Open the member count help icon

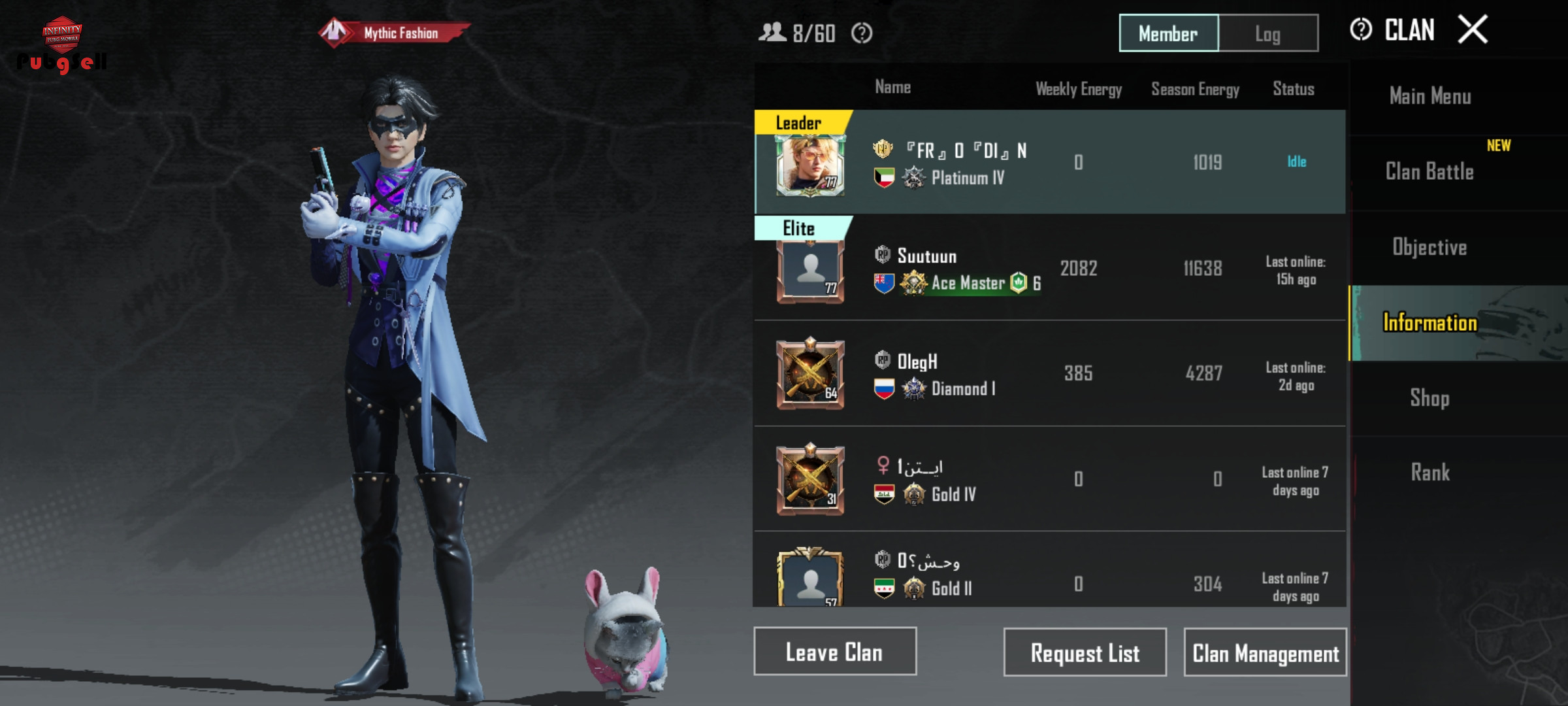point(862,33)
